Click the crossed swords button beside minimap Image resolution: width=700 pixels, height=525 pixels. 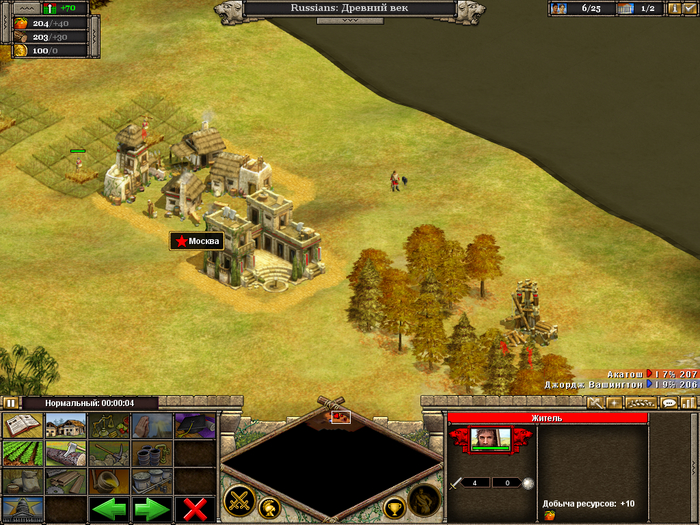click(239, 498)
